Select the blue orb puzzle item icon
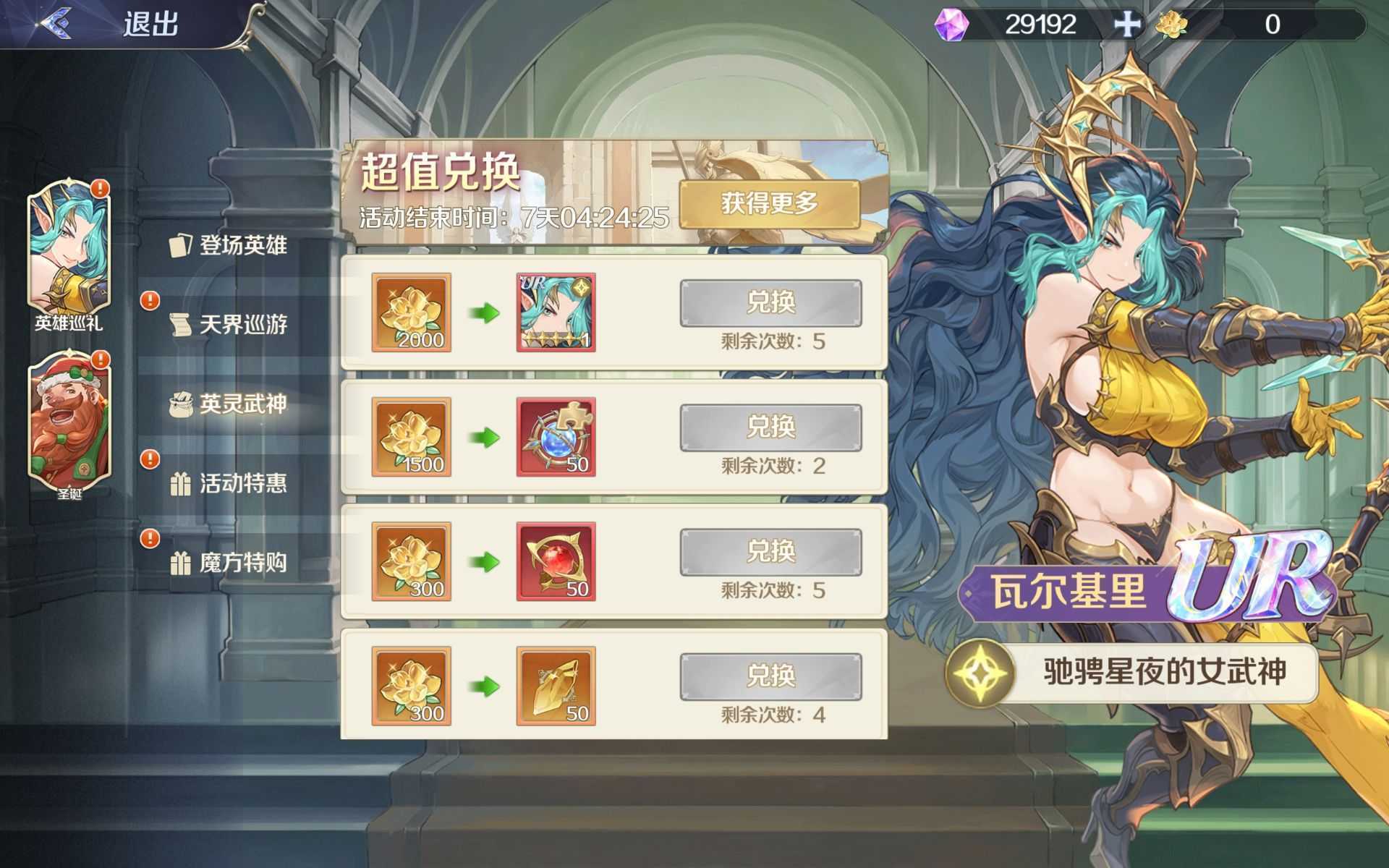Screen dimensions: 1389x868 click(x=556, y=435)
